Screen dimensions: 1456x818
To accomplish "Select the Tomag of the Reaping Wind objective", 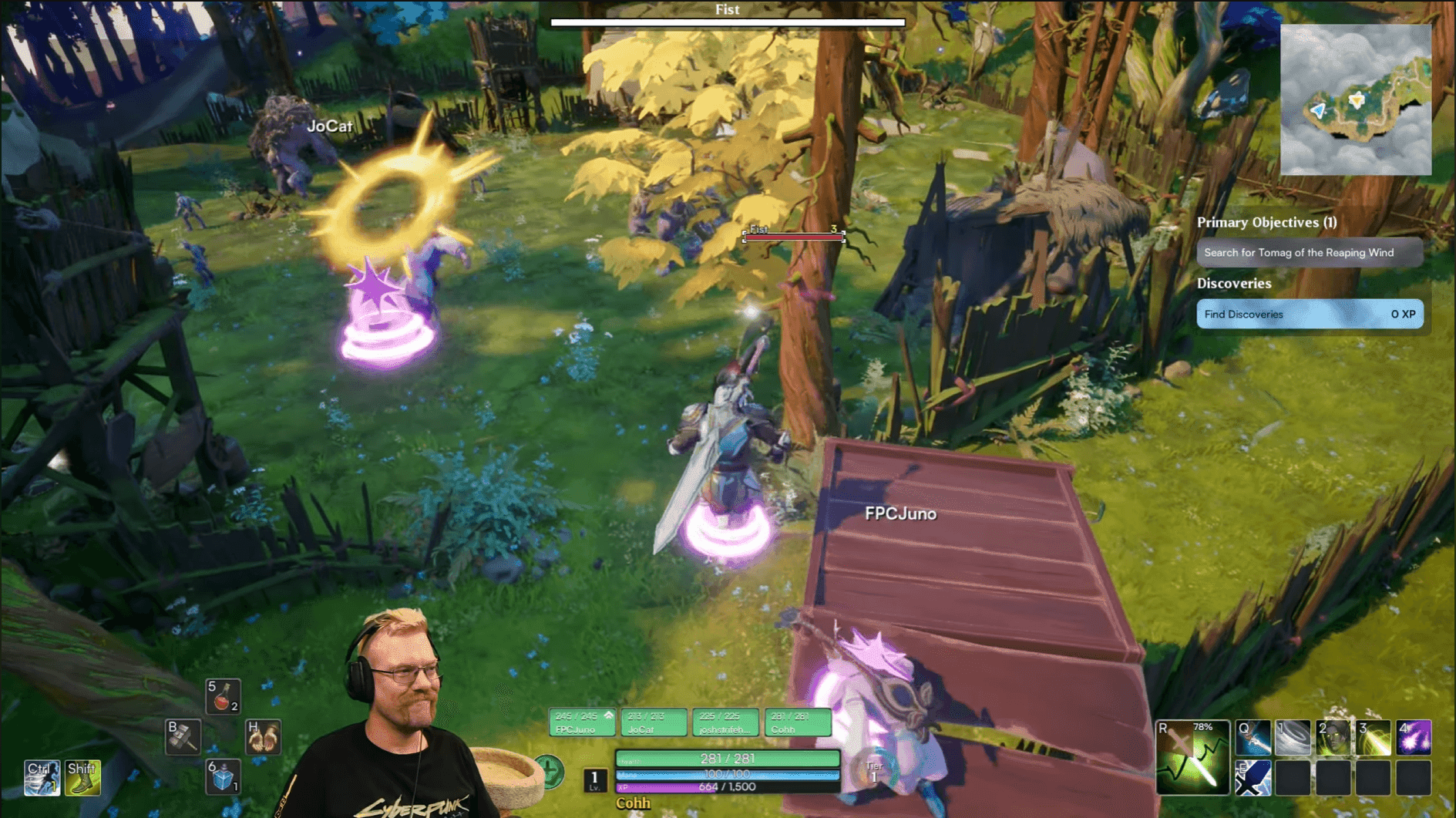I will [1309, 253].
